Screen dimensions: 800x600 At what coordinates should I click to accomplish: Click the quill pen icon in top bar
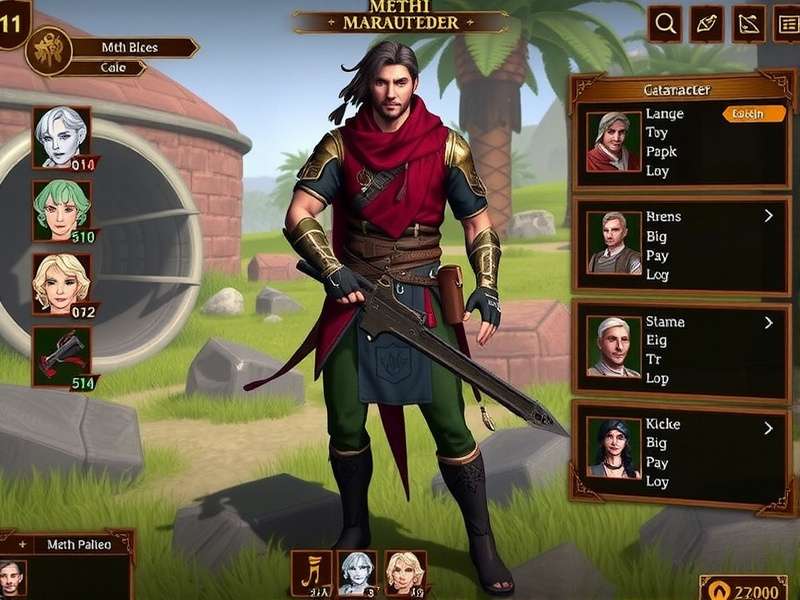point(706,23)
